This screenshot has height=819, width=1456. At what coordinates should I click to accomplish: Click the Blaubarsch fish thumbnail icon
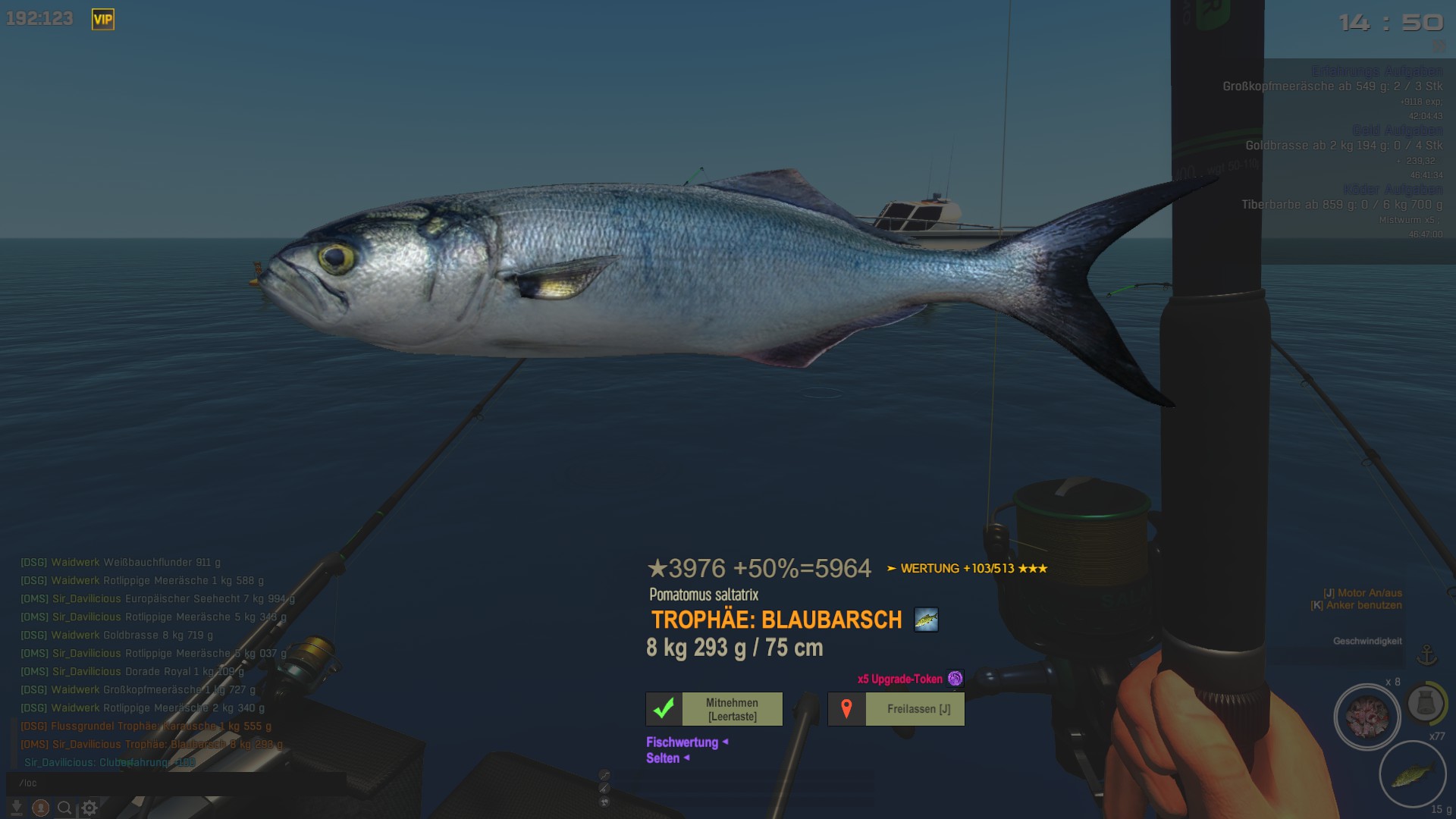[x=926, y=620]
